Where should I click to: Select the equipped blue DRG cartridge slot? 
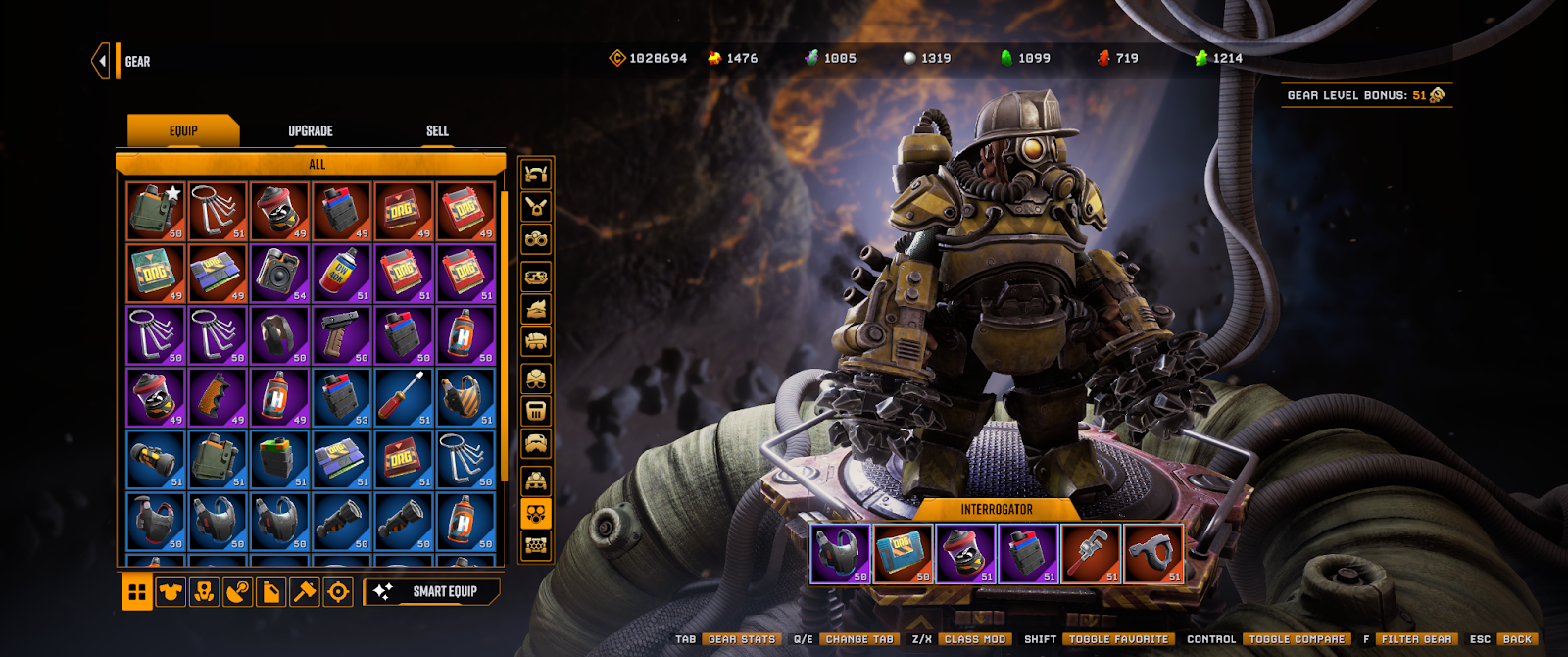903,554
